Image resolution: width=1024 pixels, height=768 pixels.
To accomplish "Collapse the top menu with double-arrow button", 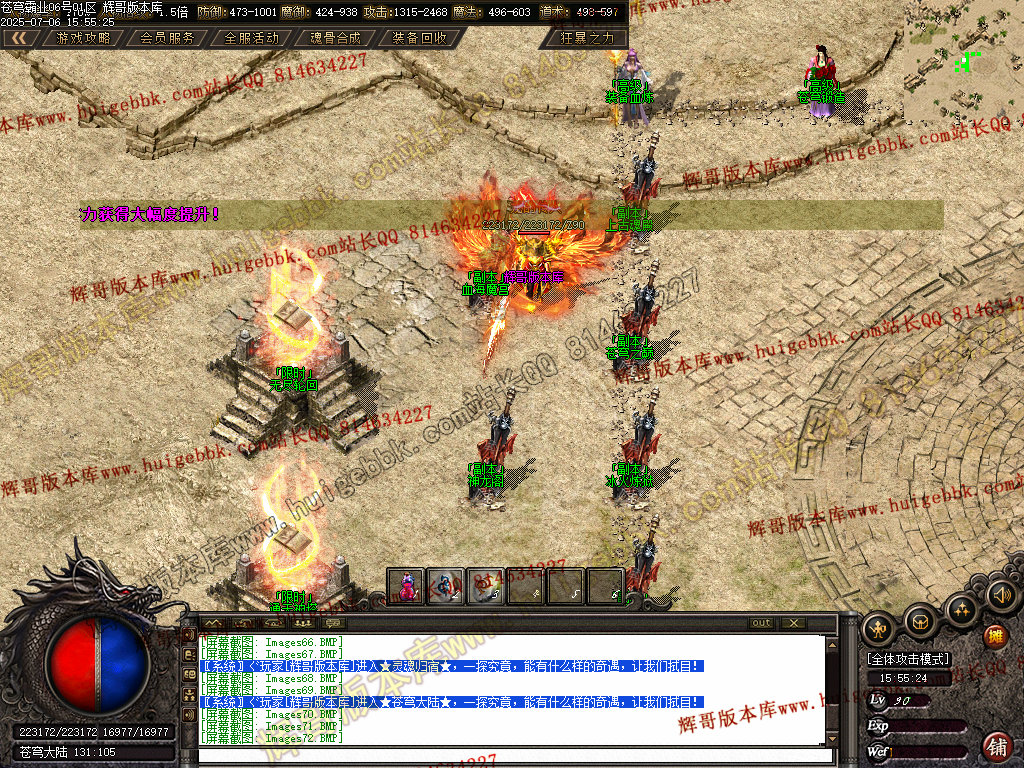I will pos(19,38).
